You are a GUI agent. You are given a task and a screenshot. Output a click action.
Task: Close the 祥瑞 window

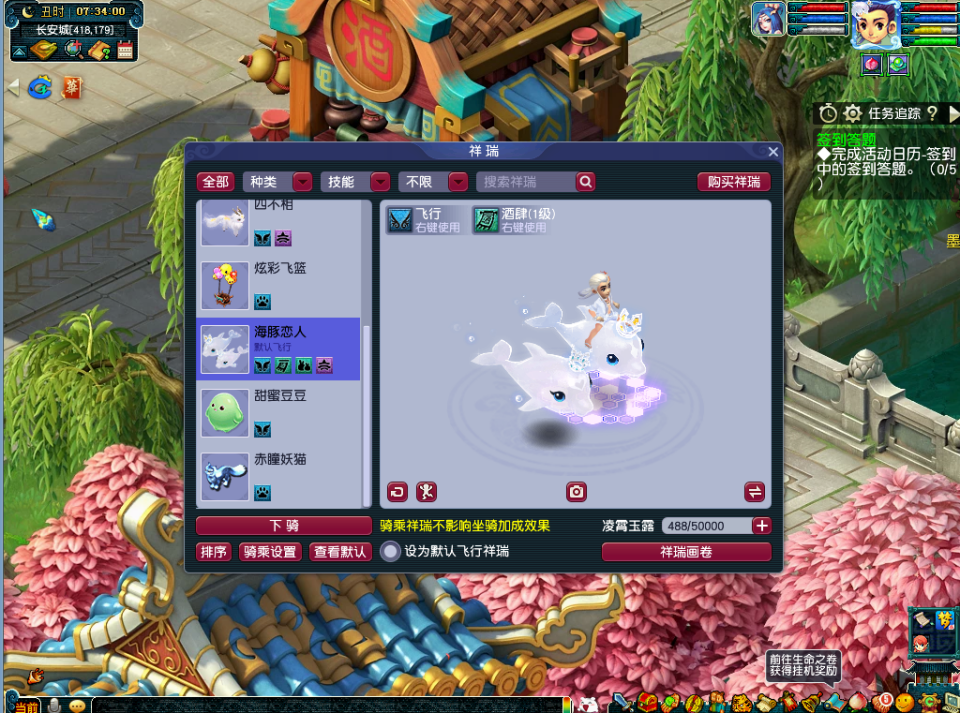coord(773,152)
